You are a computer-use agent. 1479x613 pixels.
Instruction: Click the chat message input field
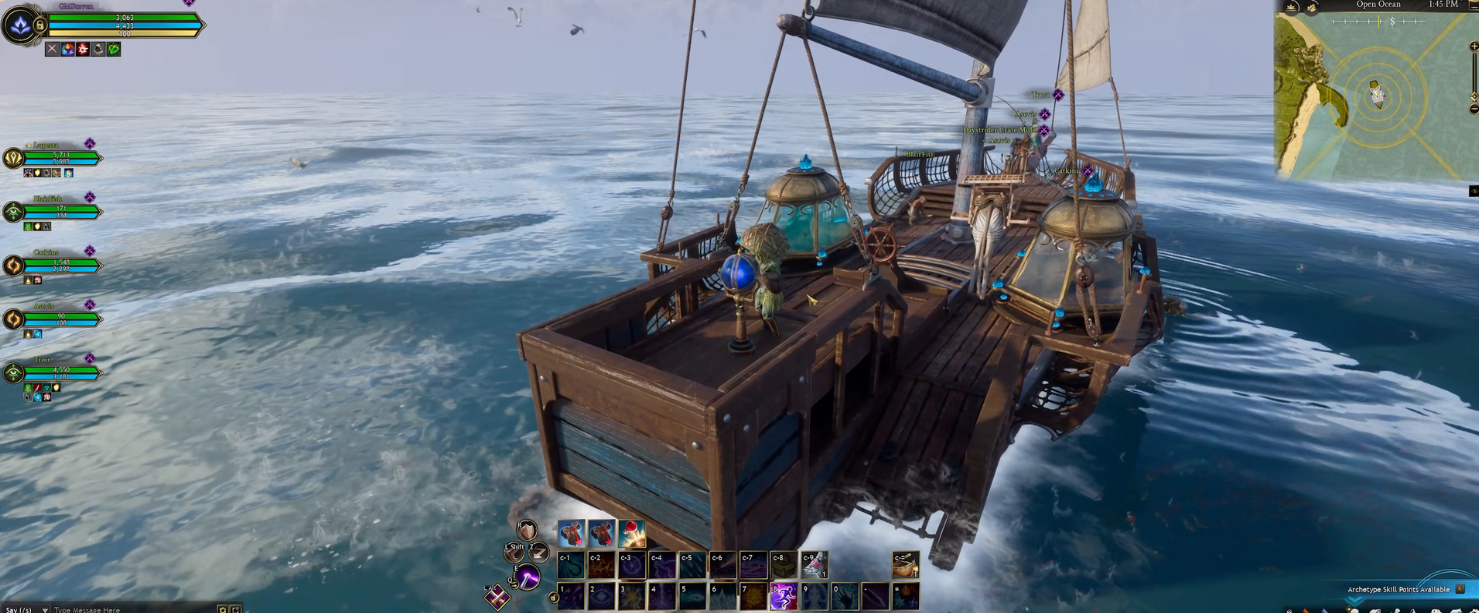(x=130, y=609)
